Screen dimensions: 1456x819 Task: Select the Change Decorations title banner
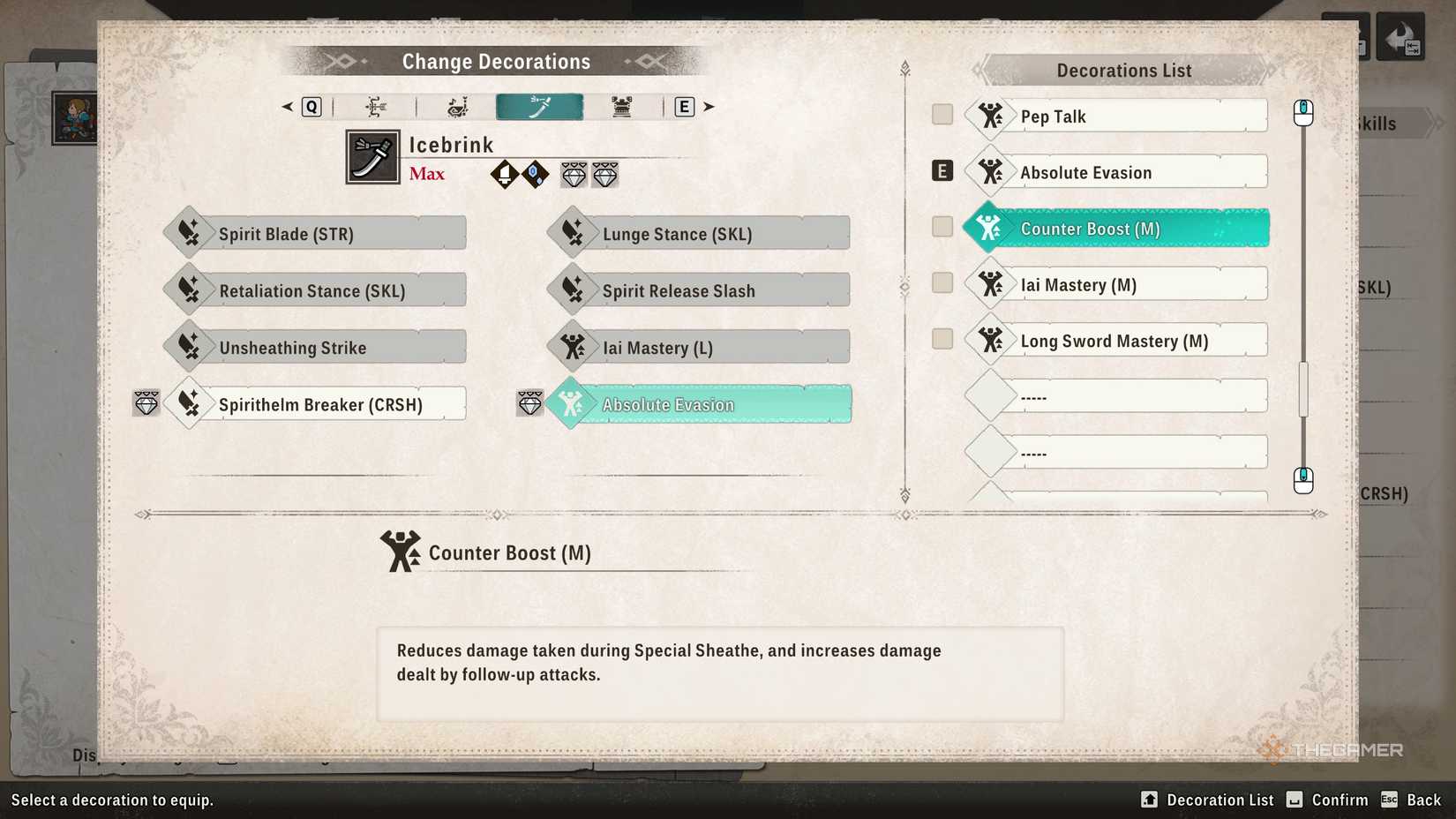[x=496, y=61]
